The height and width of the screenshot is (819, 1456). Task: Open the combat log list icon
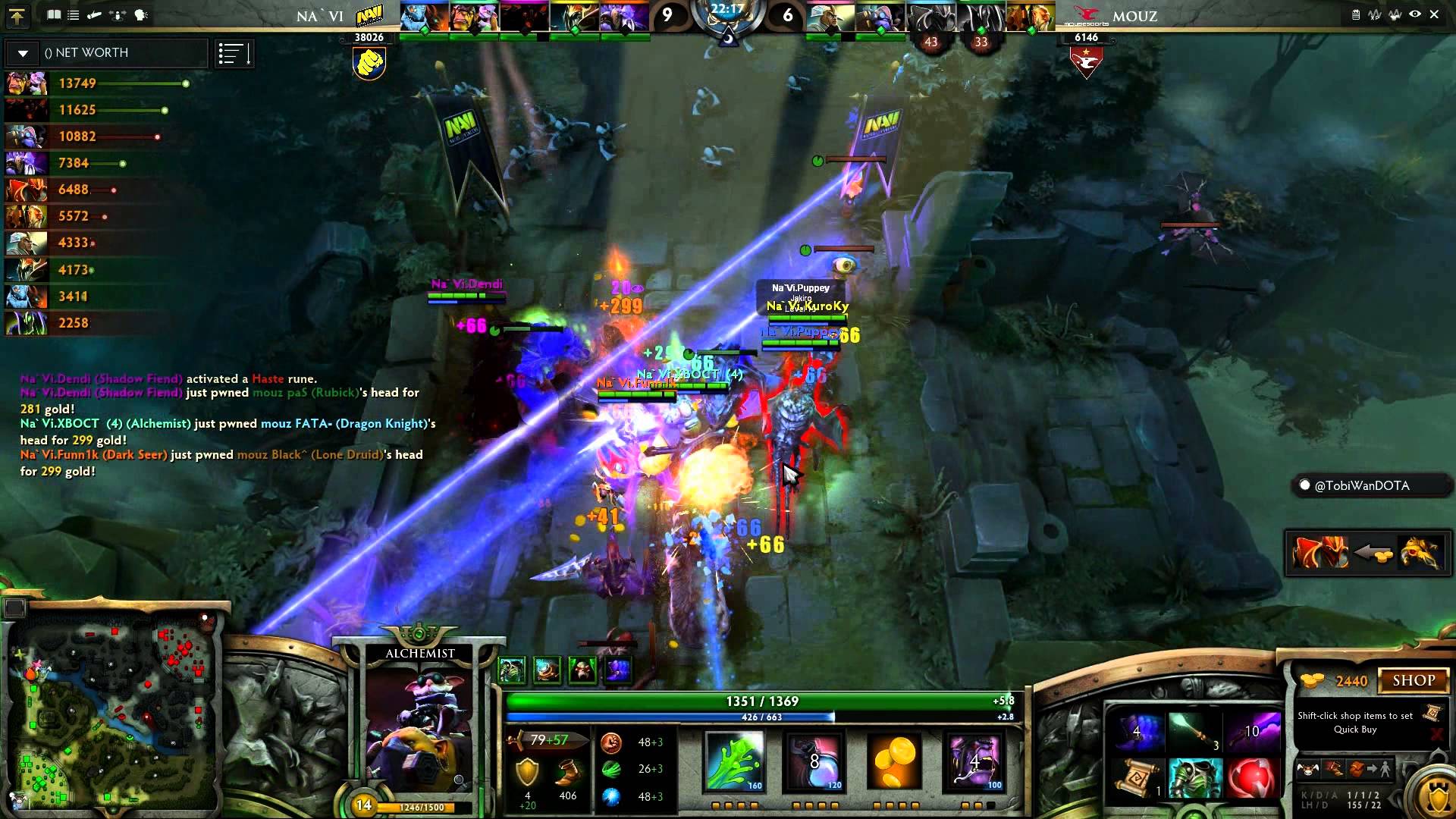[74, 15]
